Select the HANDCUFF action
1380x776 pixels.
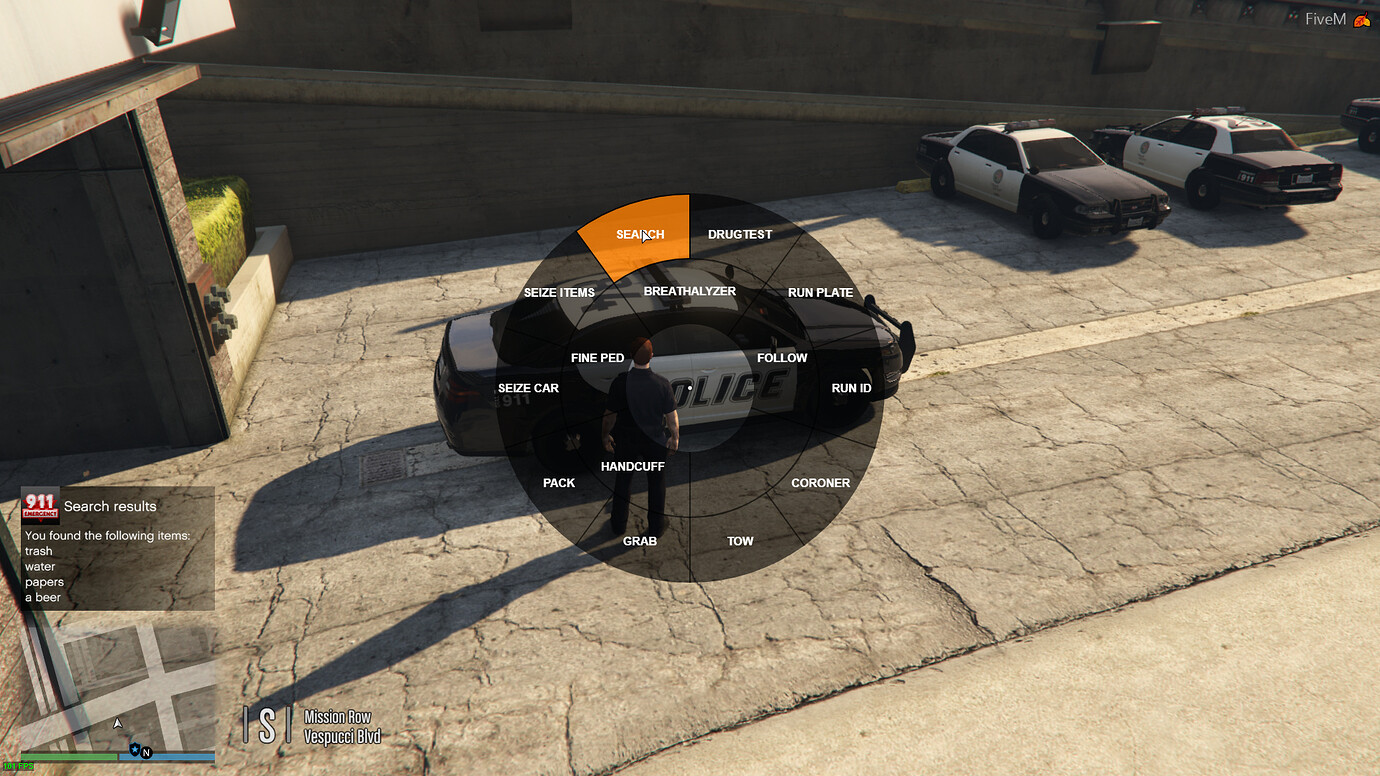(x=632, y=466)
